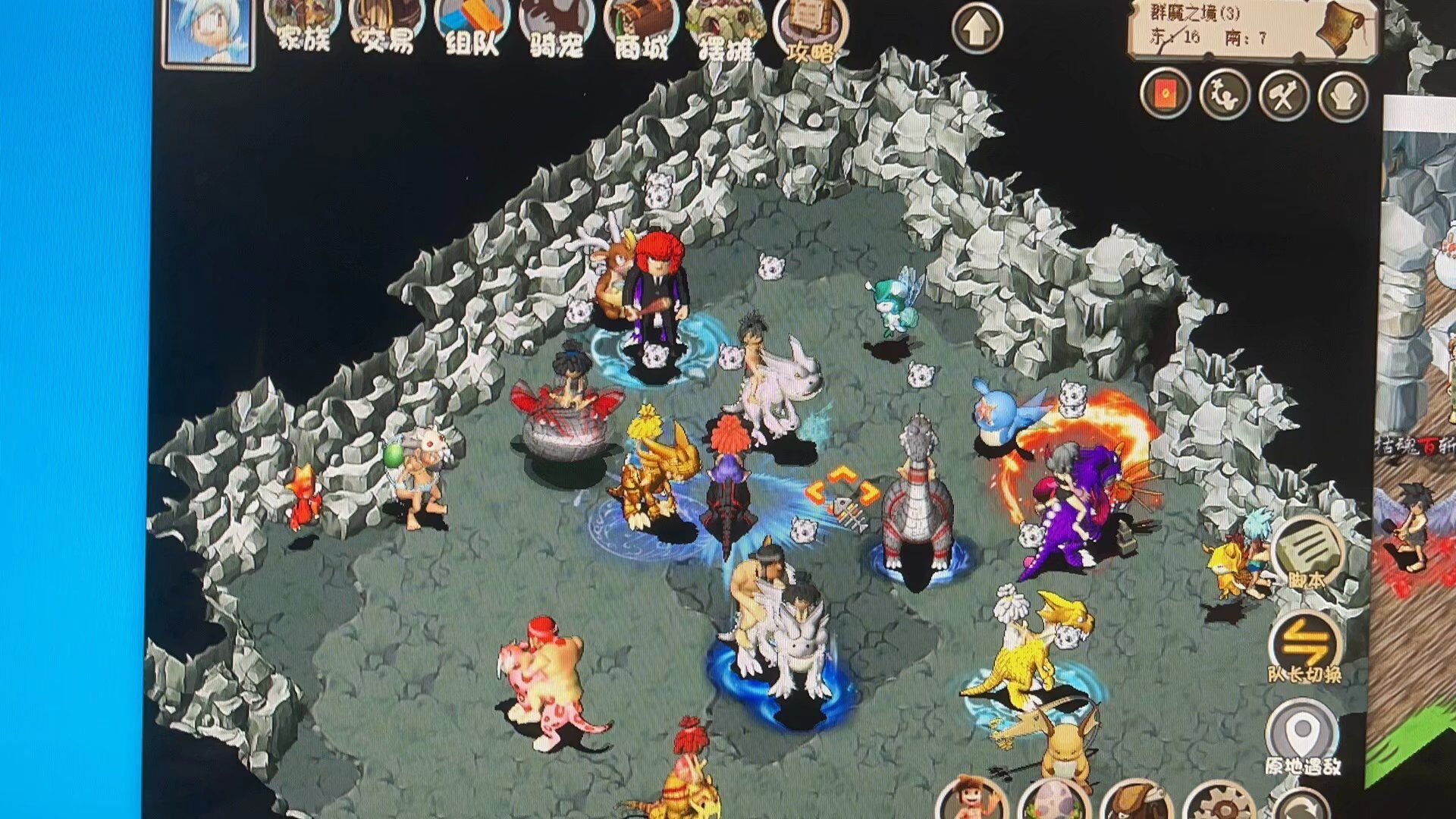The image size is (1456, 819).
Task: Open the 交易 (Trade) menu
Action: (387, 28)
